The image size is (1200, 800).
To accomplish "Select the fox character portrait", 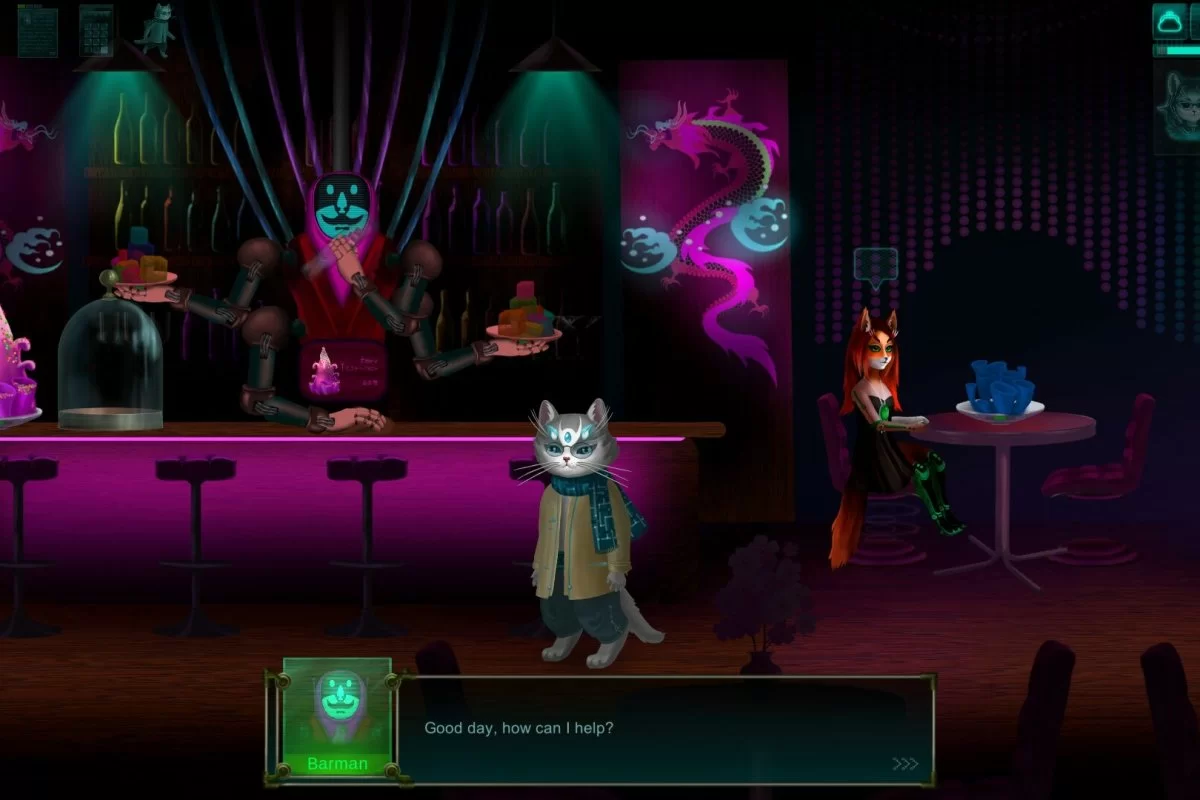I will (1178, 104).
